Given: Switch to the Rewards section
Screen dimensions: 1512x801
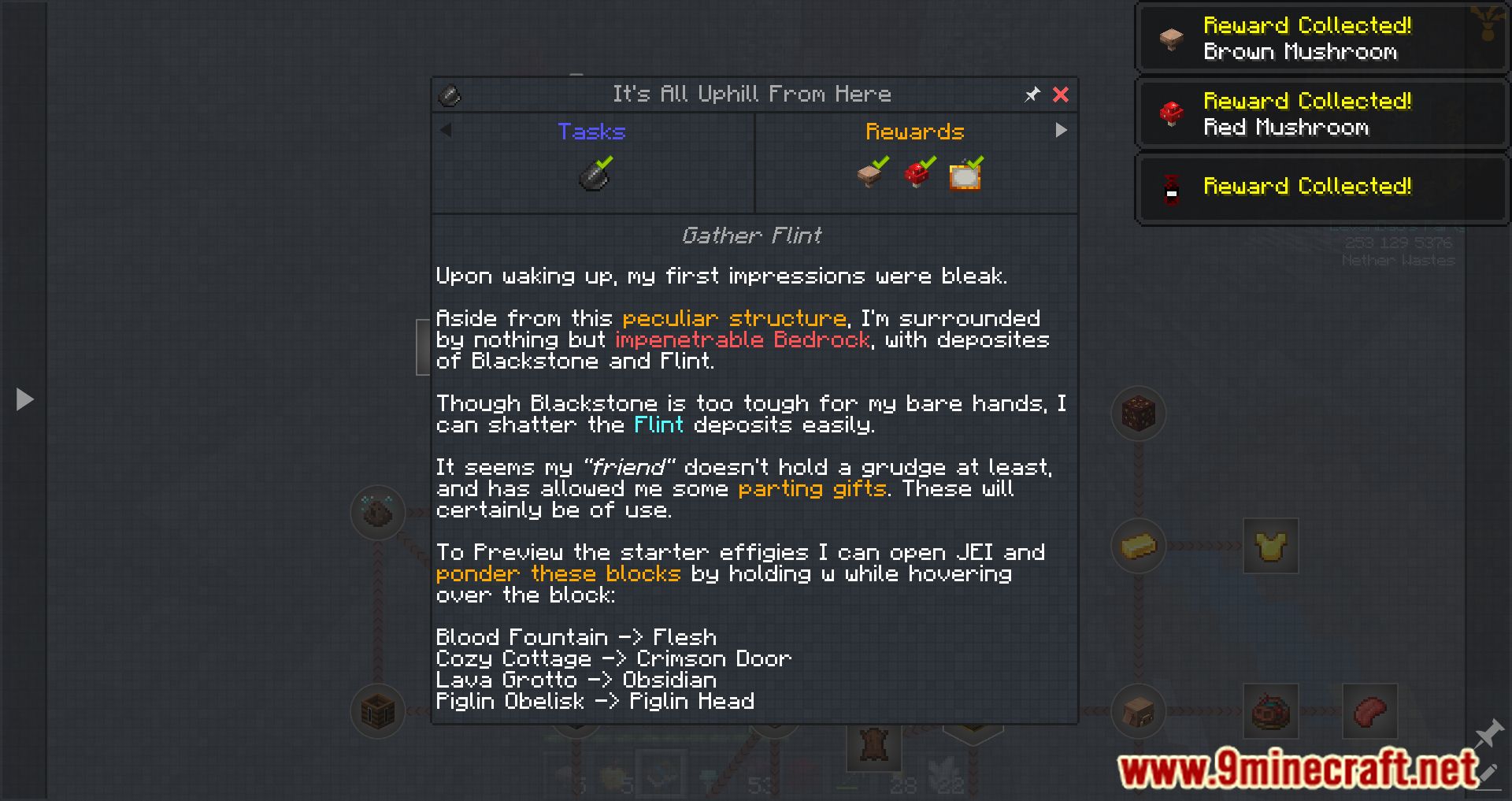Looking at the screenshot, I should click(x=915, y=132).
